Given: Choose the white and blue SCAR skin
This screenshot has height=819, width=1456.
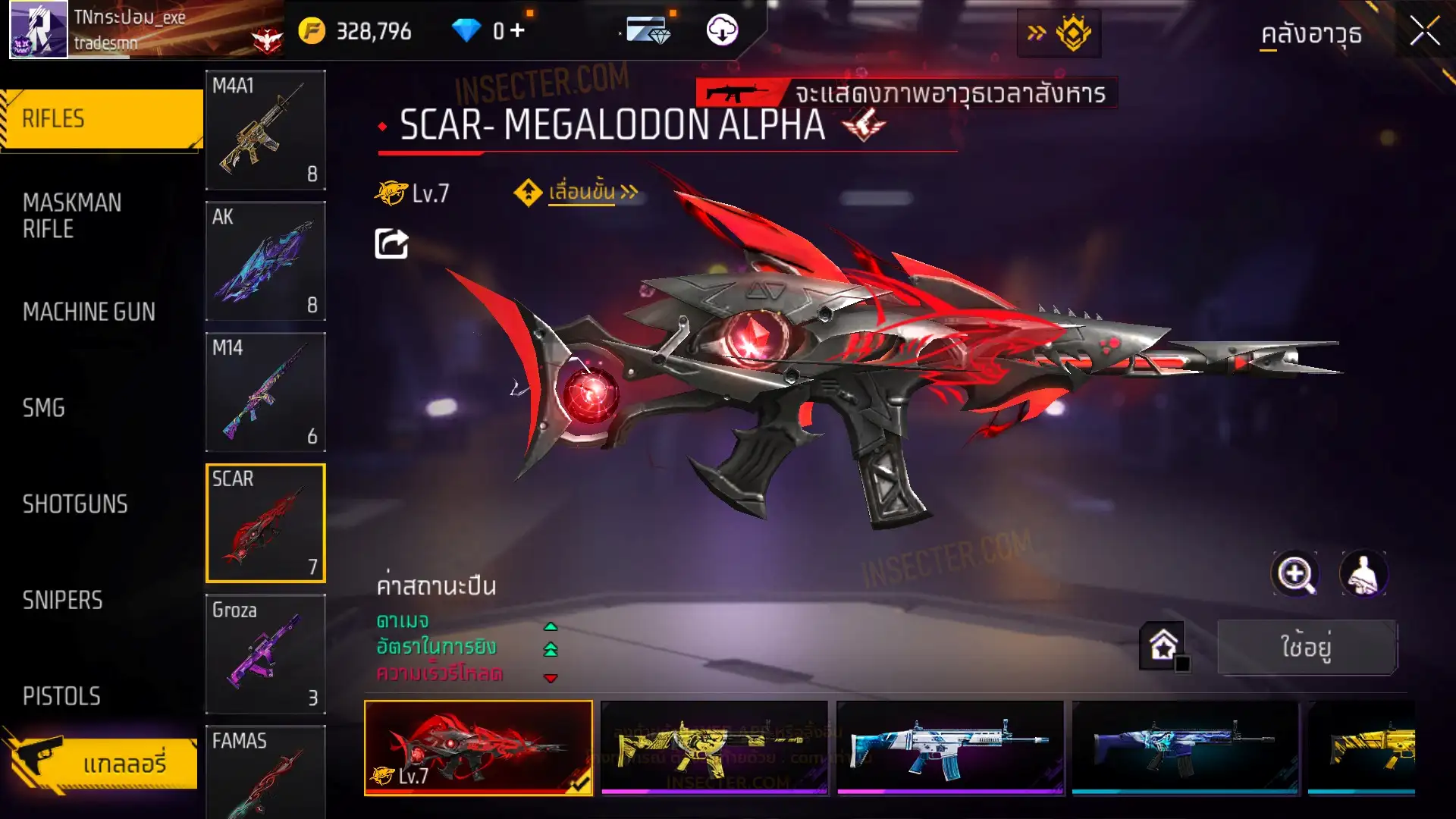Looking at the screenshot, I should coord(949,748).
